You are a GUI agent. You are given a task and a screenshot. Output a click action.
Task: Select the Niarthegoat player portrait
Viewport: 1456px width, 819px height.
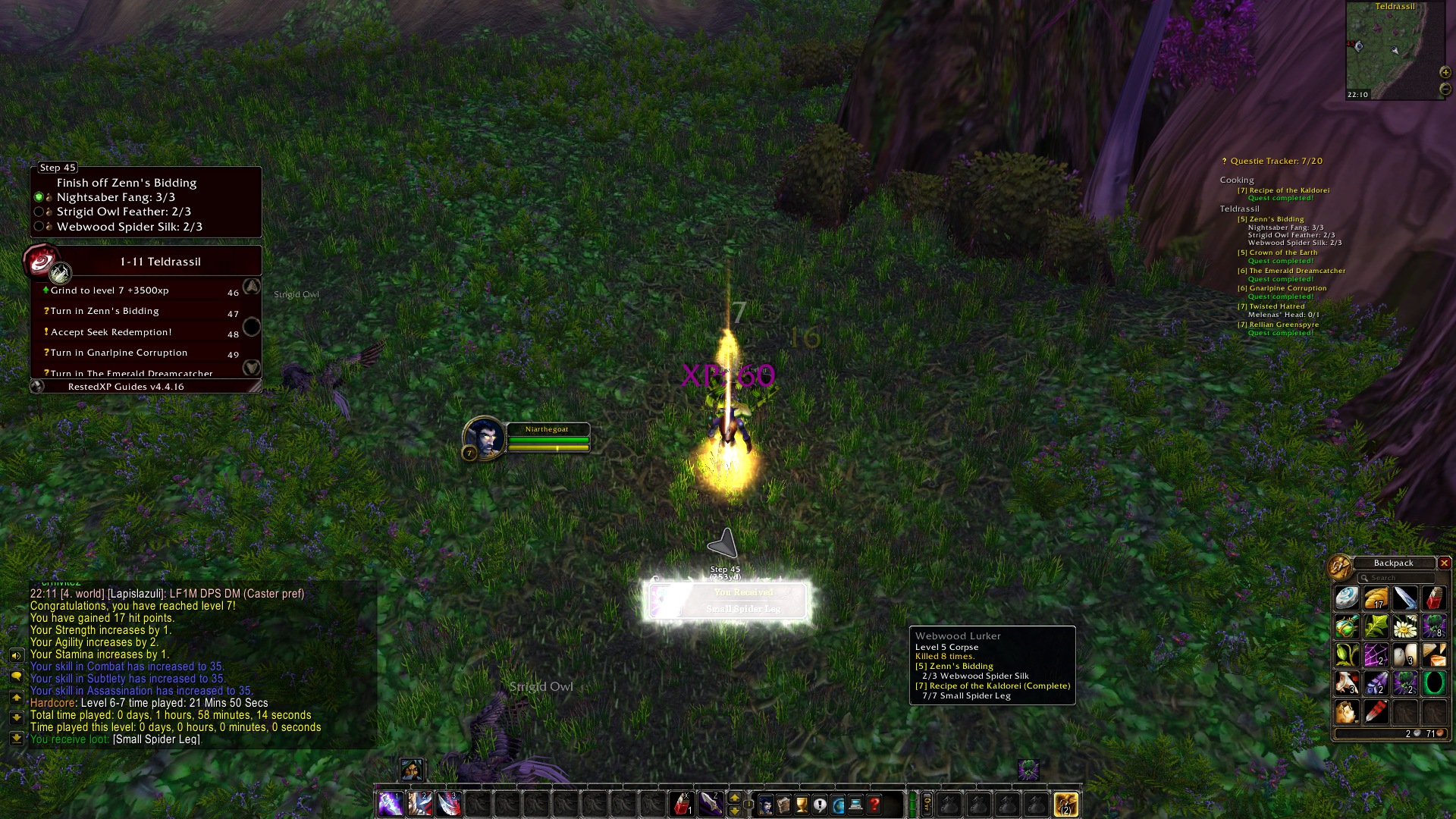(x=483, y=438)
